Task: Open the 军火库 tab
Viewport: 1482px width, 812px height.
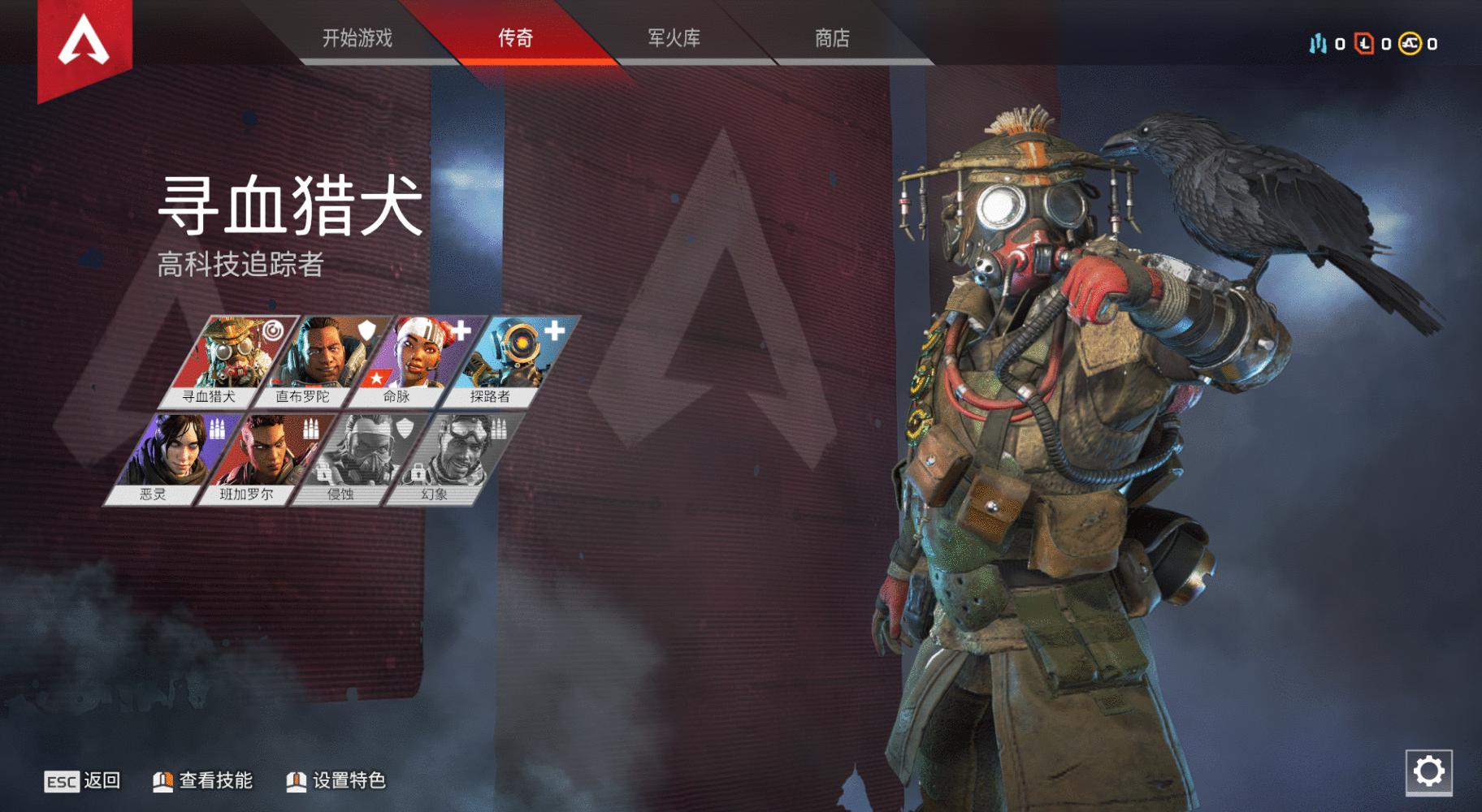Action: click(676, 41)
